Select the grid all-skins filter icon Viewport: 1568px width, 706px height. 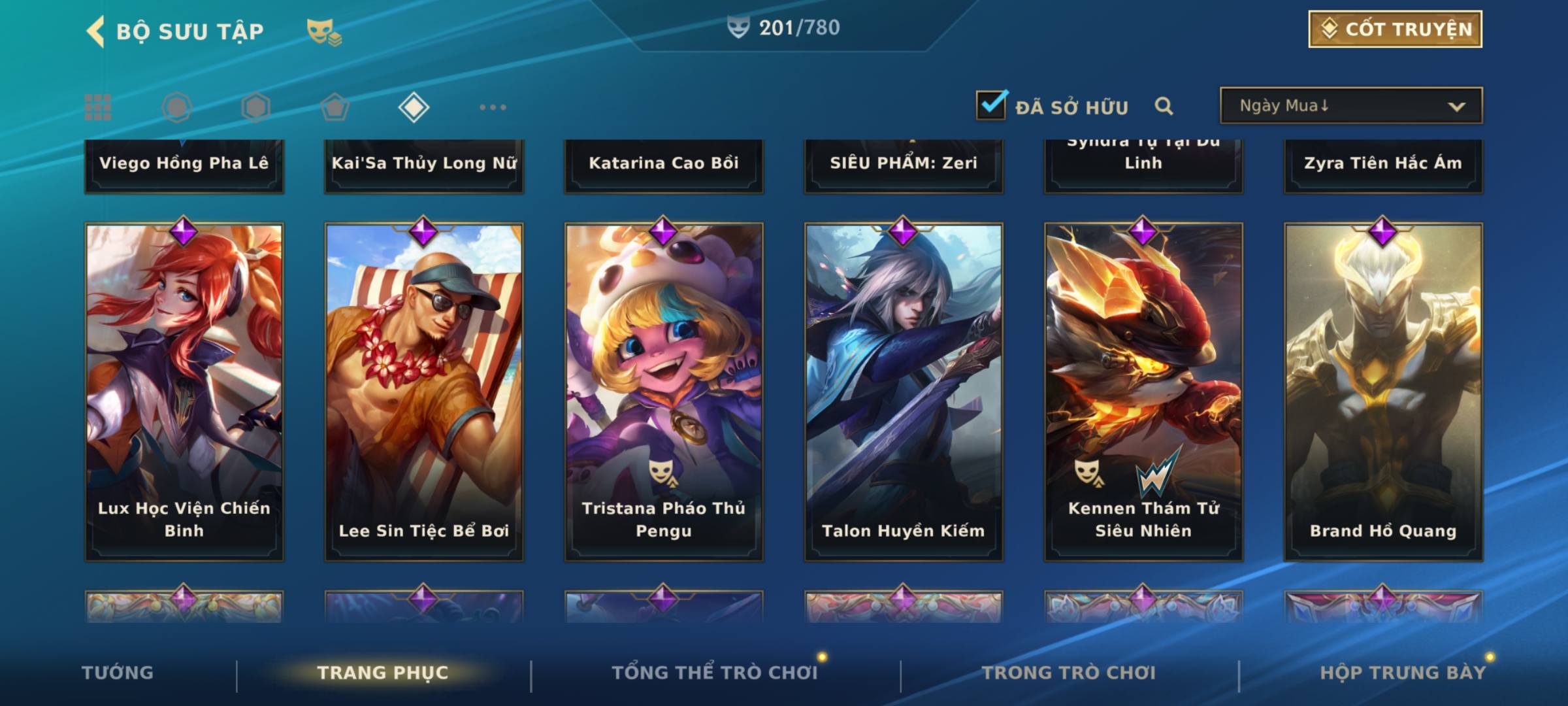point(98,107)
